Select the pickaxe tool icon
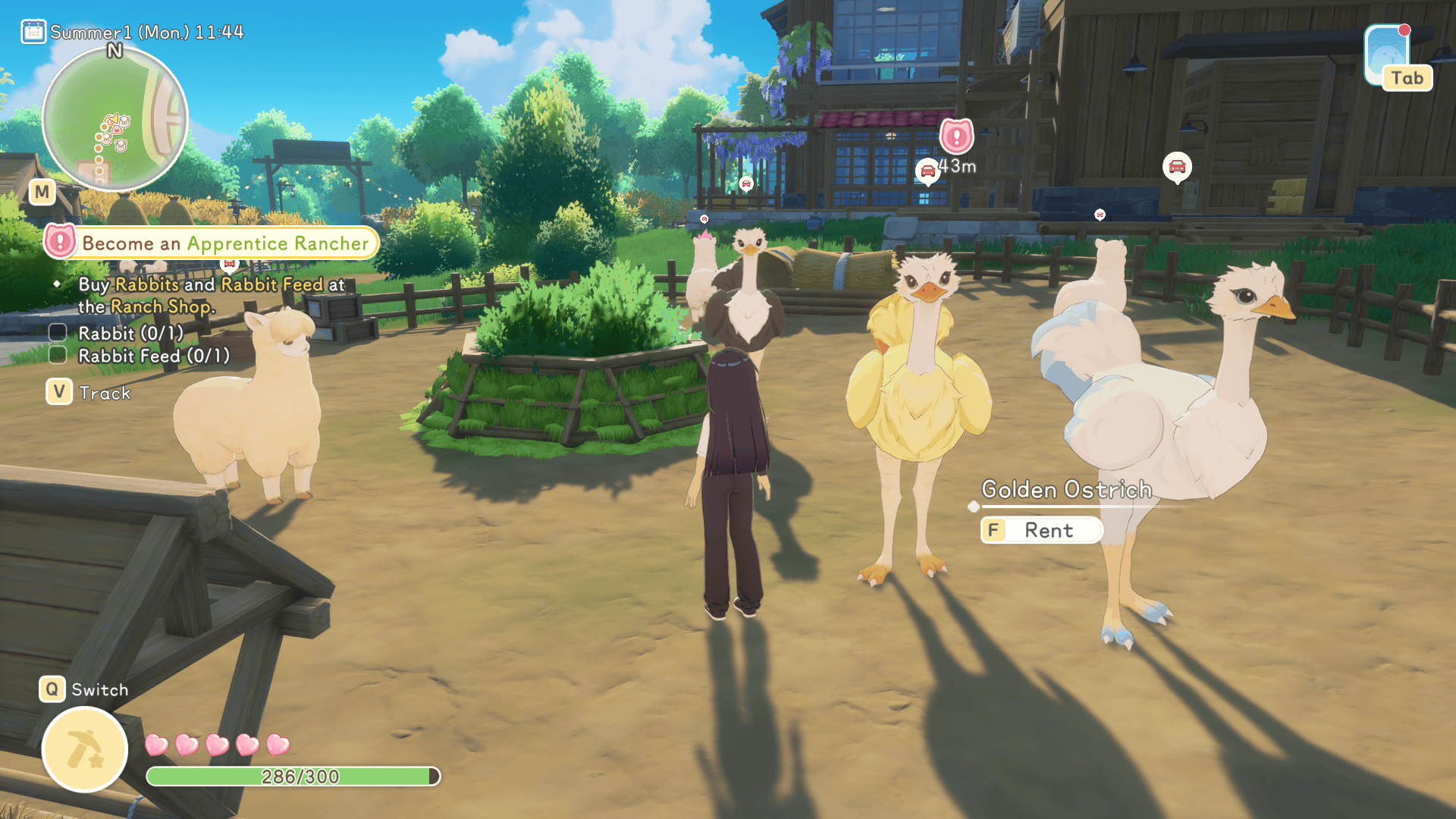This screenshot has width=1456, height=819. (85, 749)
